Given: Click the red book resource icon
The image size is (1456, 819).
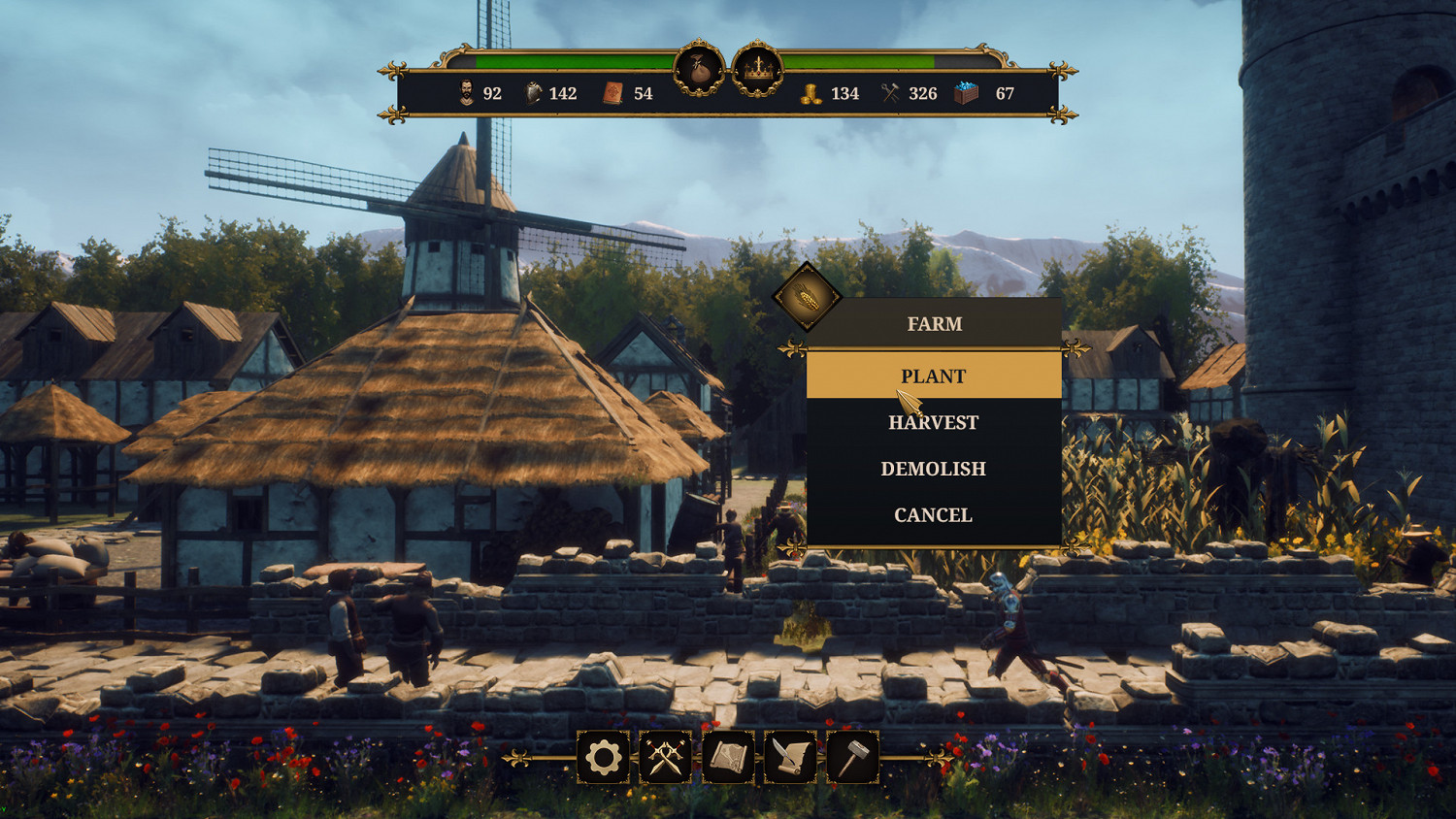Looking at the screenshot, I should point(612,94).
